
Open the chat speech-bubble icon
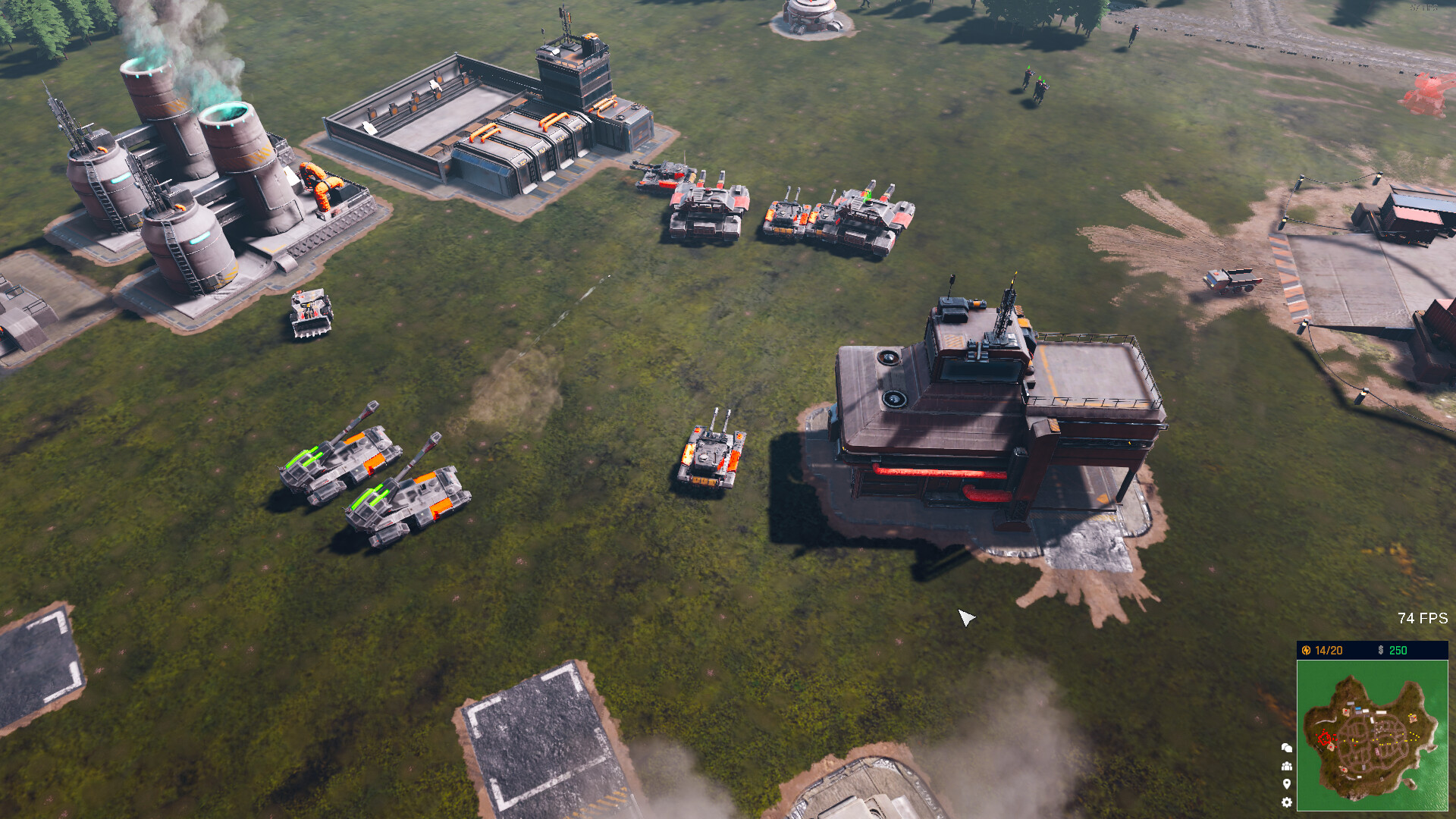pyautogui.click(x=1287, y=748)
